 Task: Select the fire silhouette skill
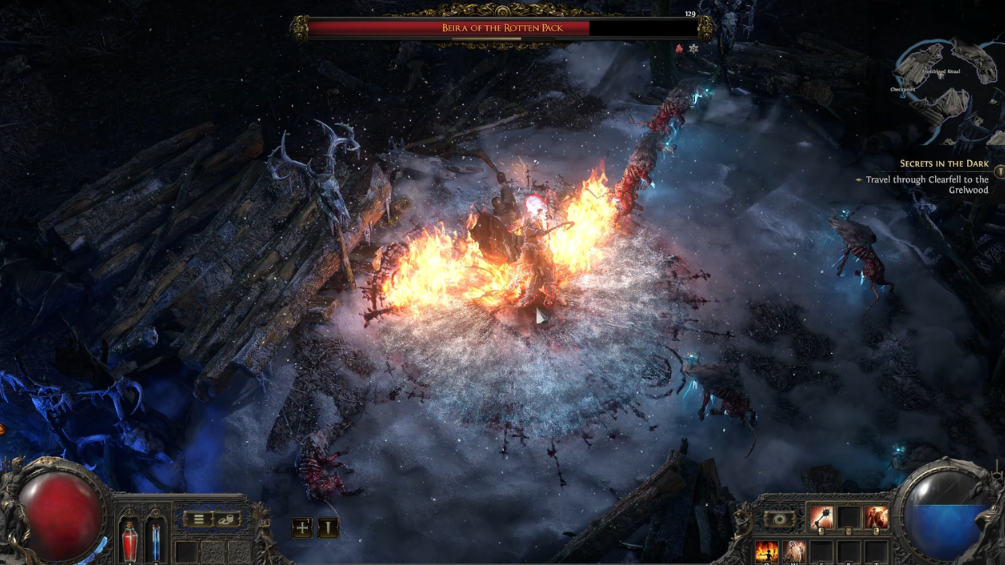(x=767, y=550)
